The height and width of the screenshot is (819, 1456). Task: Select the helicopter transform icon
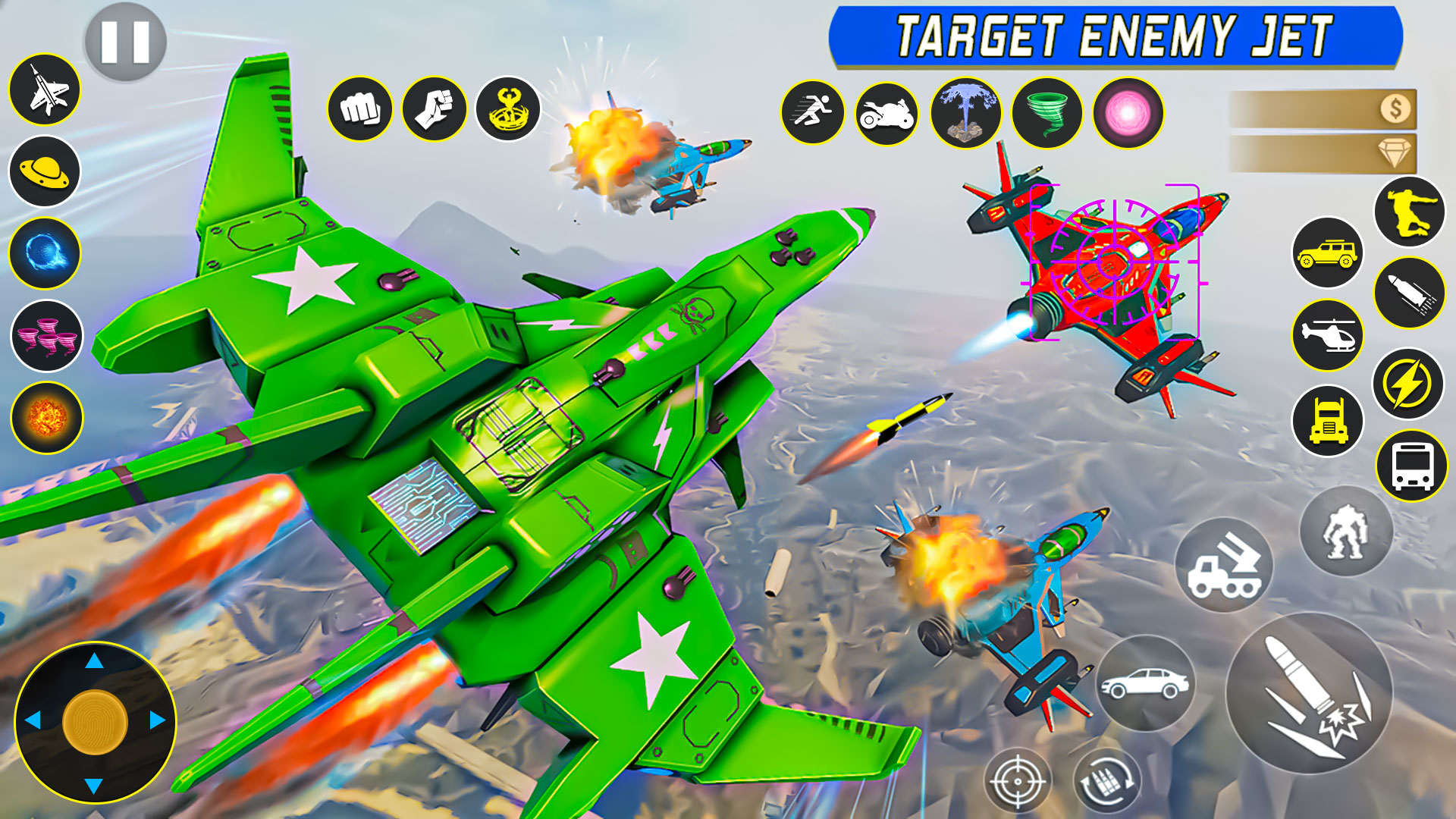point(1327,335)
